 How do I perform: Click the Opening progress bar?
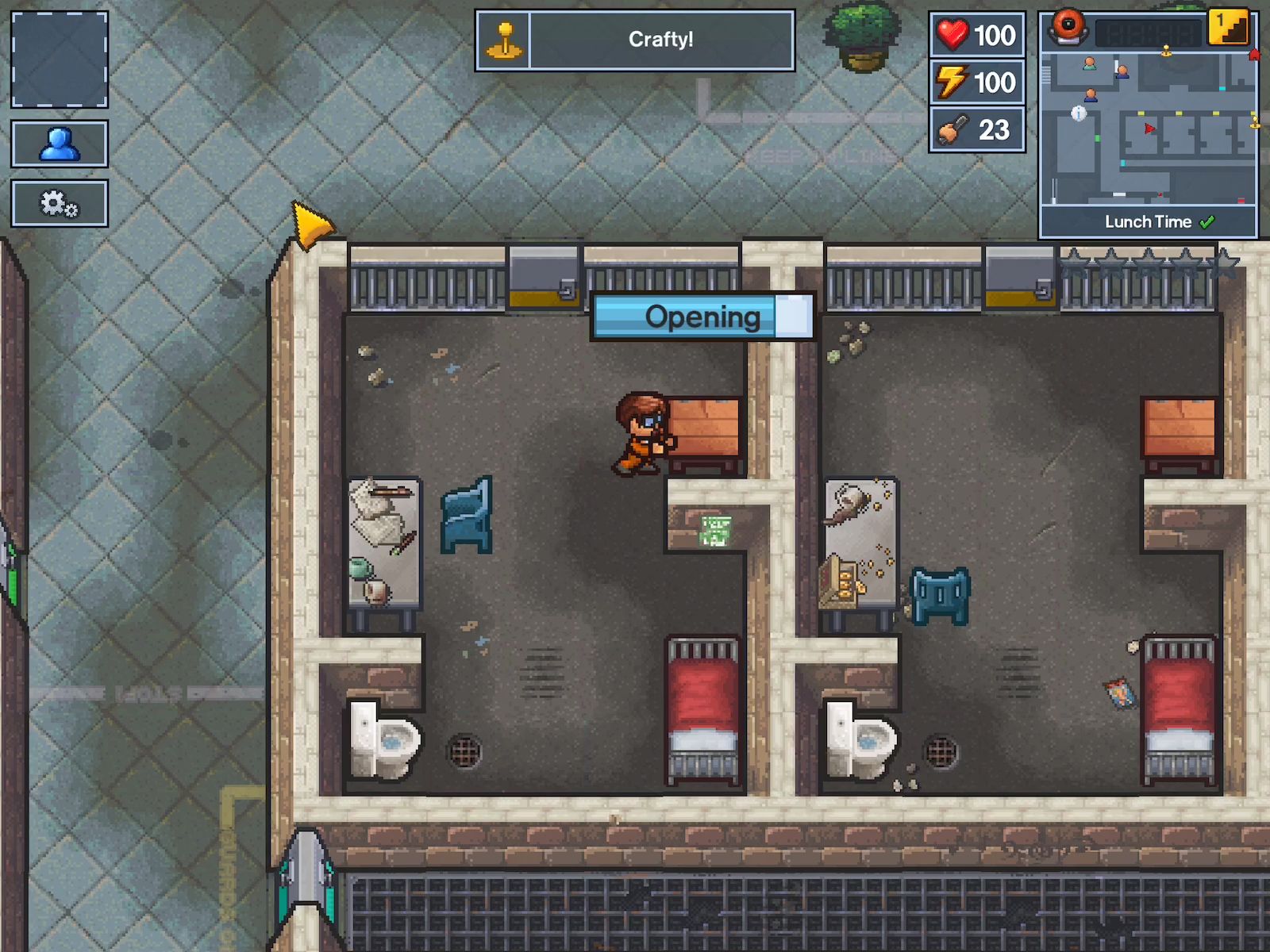pyautogui.click(x=702, y=316)
